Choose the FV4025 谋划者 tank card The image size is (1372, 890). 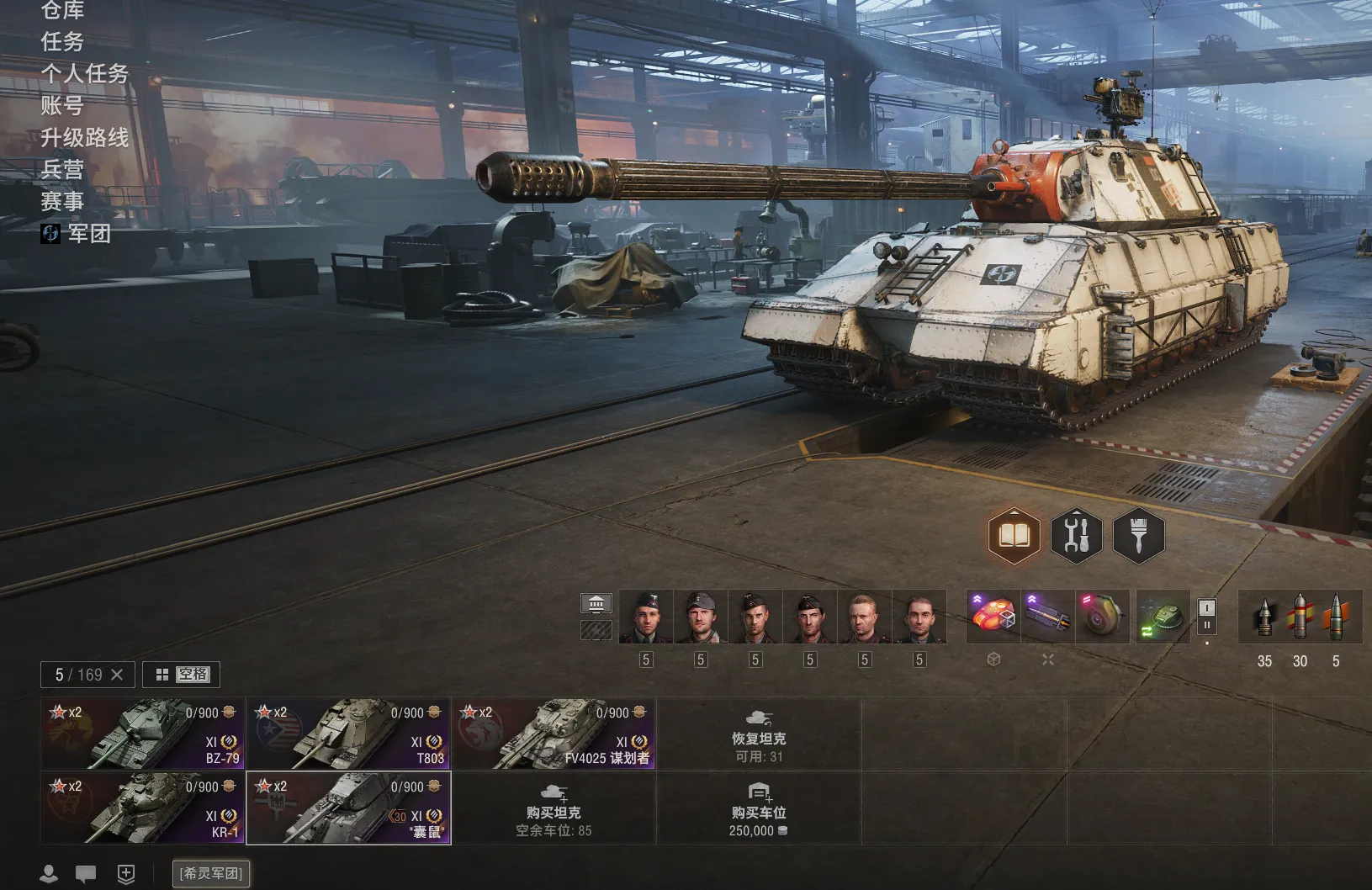point(554,734)
